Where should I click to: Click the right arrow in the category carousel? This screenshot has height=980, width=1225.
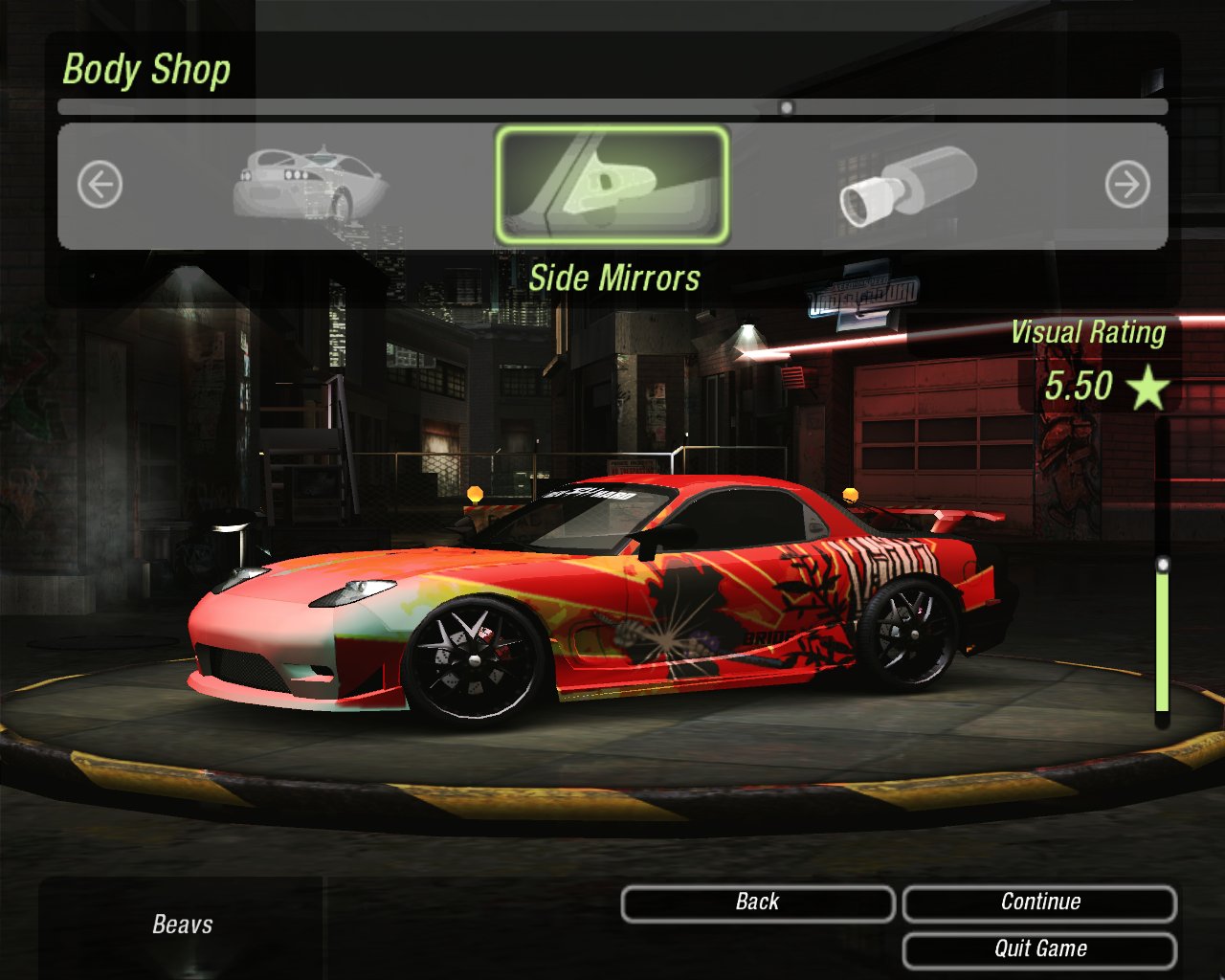(1127, 185)
